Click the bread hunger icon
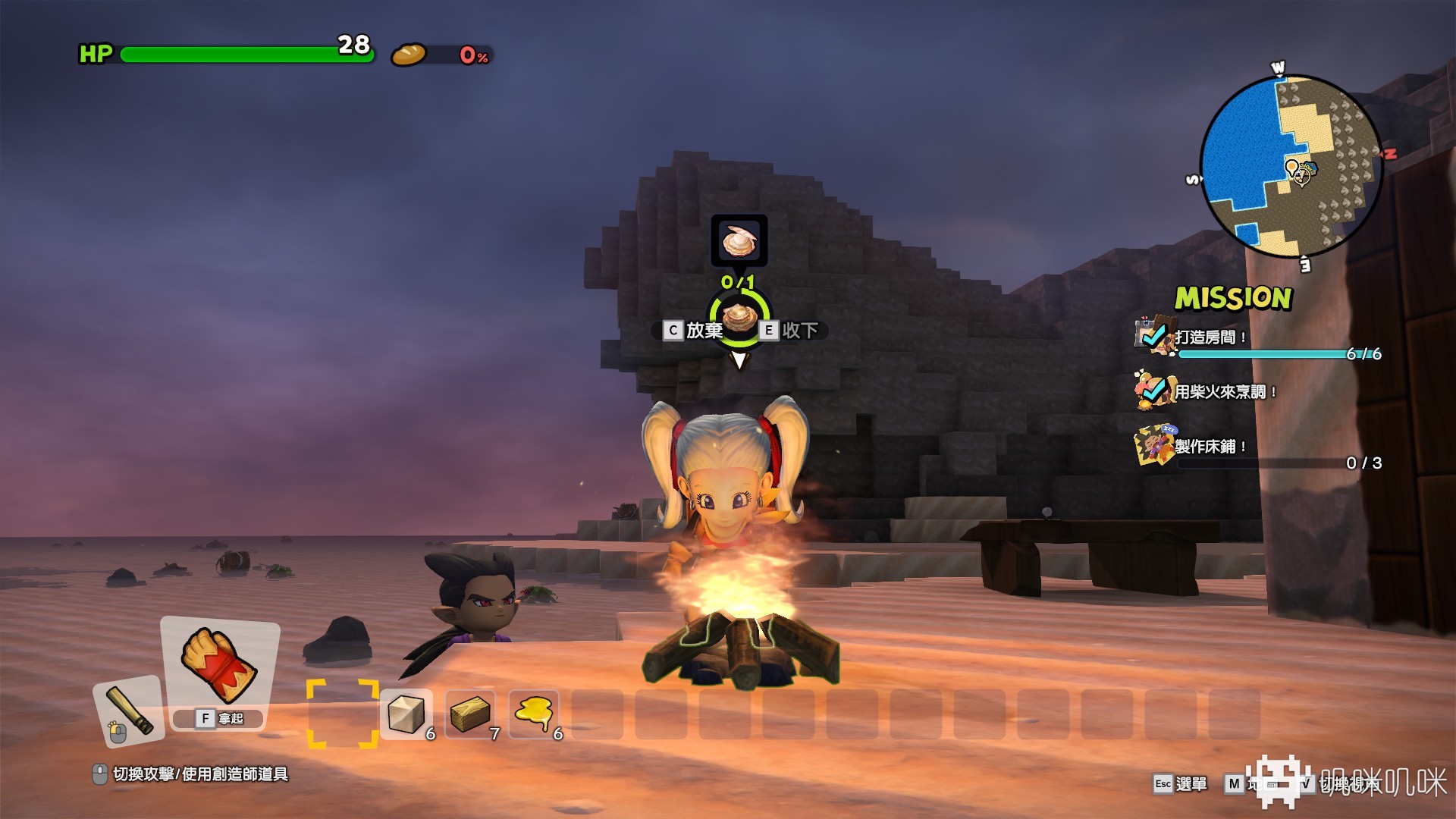The height and width of the screenshot is (819, 1456). pos(409,55)
